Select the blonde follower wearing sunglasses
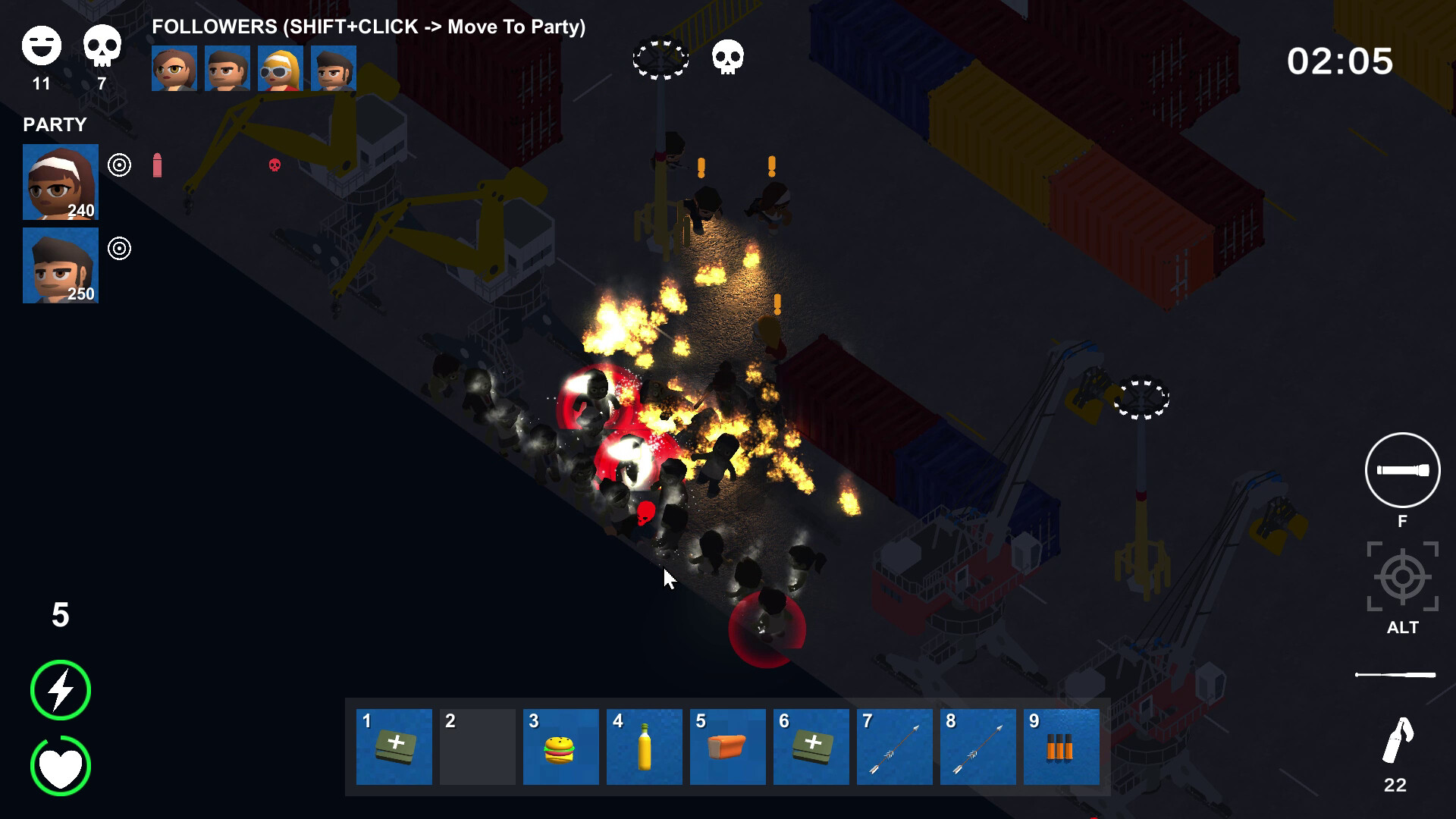 279,67
